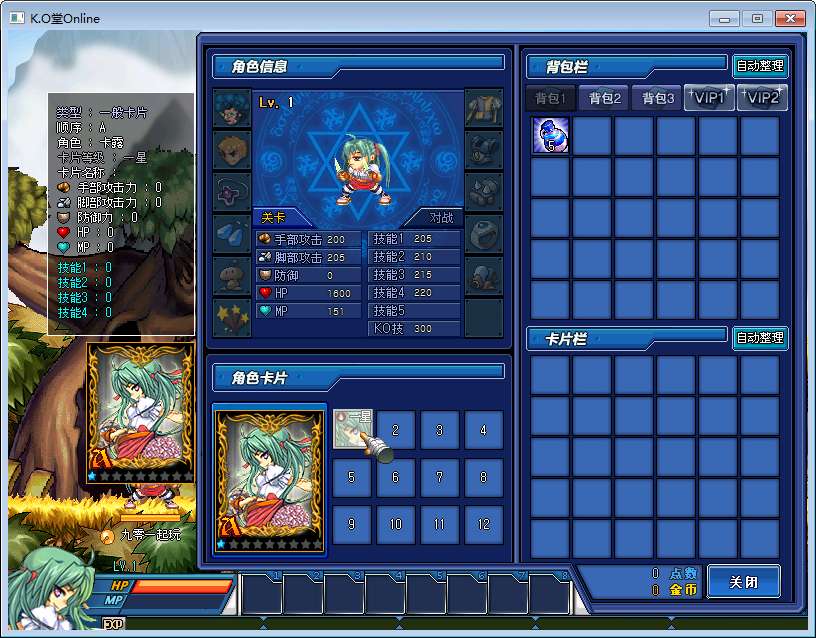
Task: Auto-sort the card inventory (卡片栏 自动整理)
Action: pyautogui.click(x=760, y=338)
